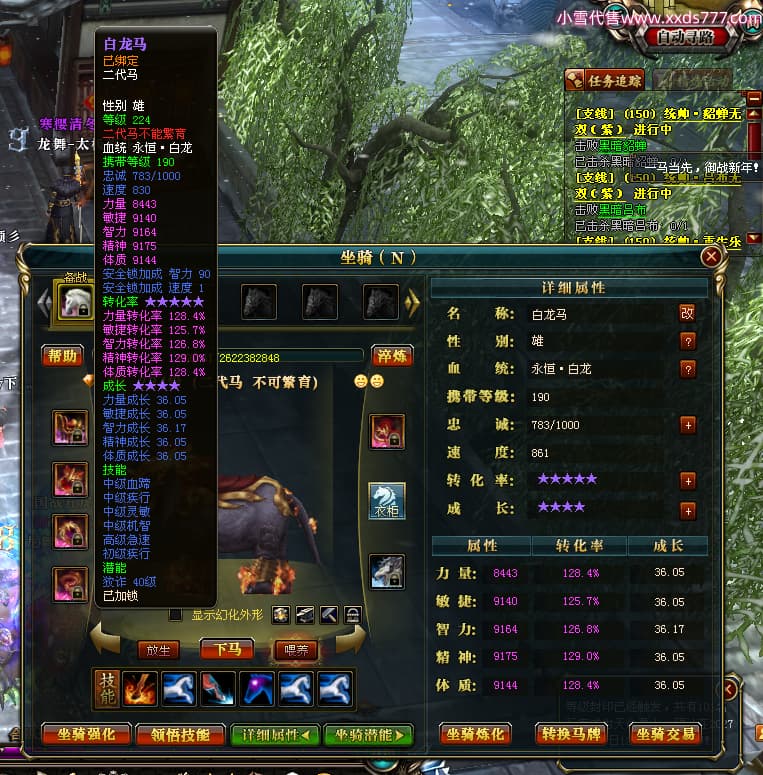Rename the mount with the 改 button
763x775 pixels.
coord(687,313)
